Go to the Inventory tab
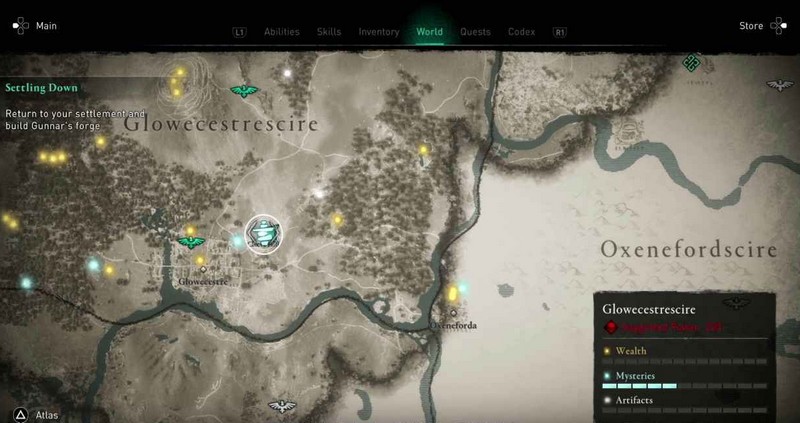The width and height of the screenshot is (800, 423). [380, 32]
